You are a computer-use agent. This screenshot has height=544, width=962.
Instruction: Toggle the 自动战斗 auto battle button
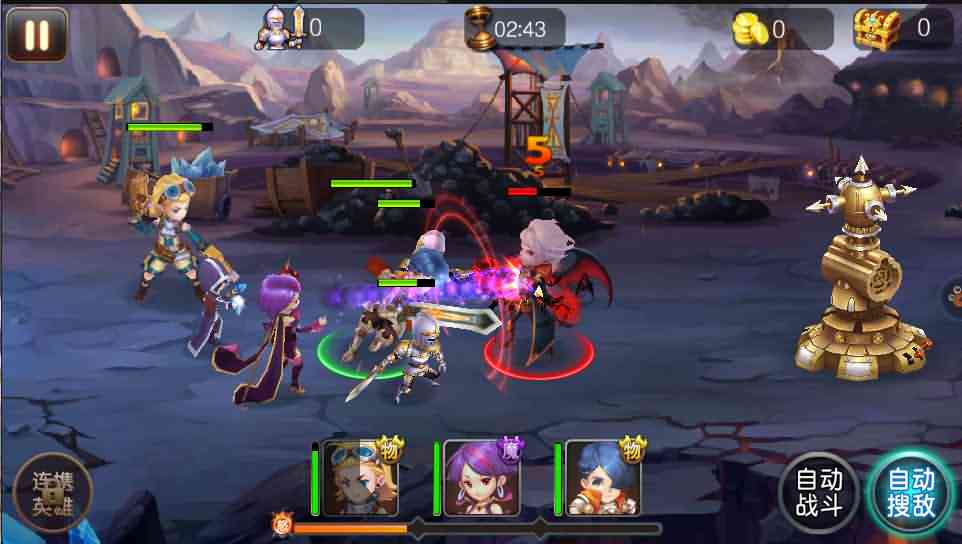(819, 492)
